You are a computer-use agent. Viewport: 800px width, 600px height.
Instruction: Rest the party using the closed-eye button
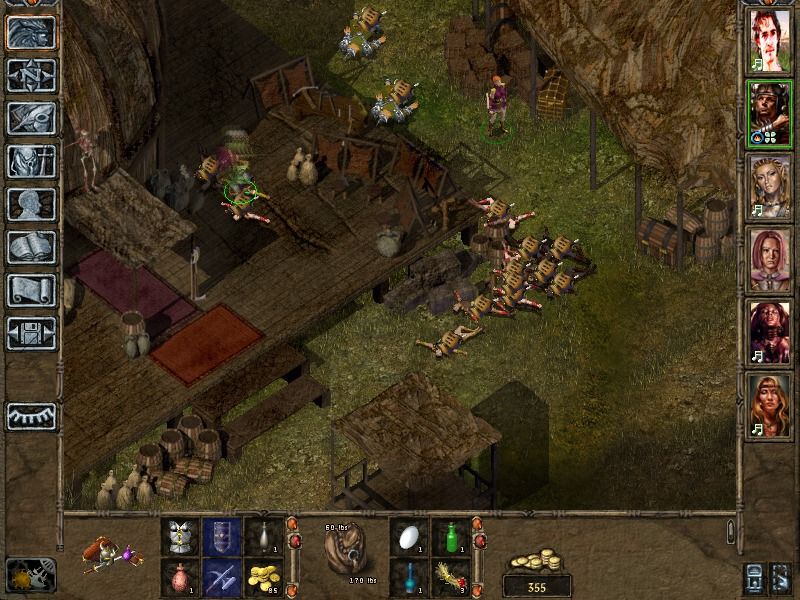(31, 416)
